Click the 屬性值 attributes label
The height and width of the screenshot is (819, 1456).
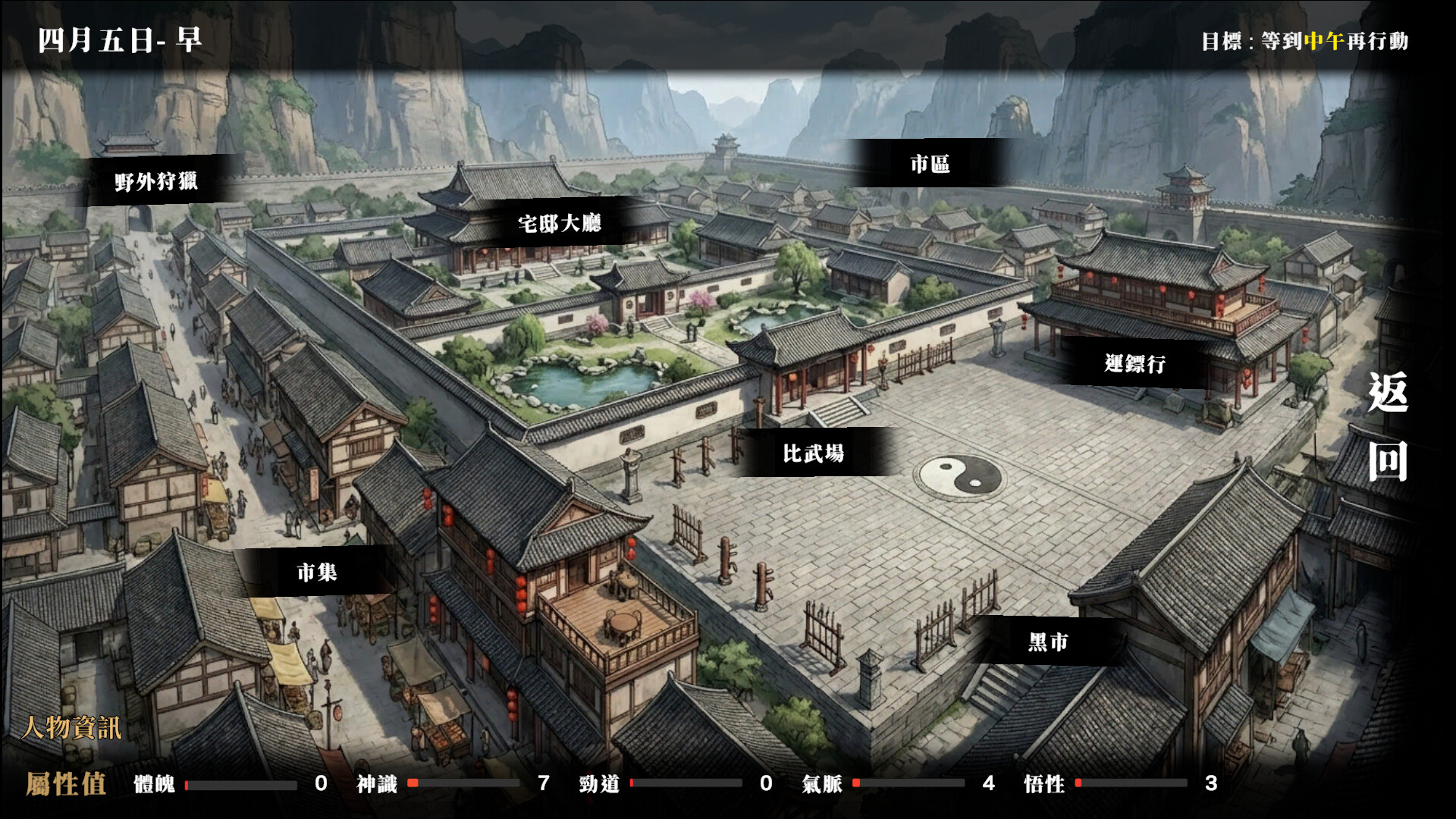click(x=67, y=785)
